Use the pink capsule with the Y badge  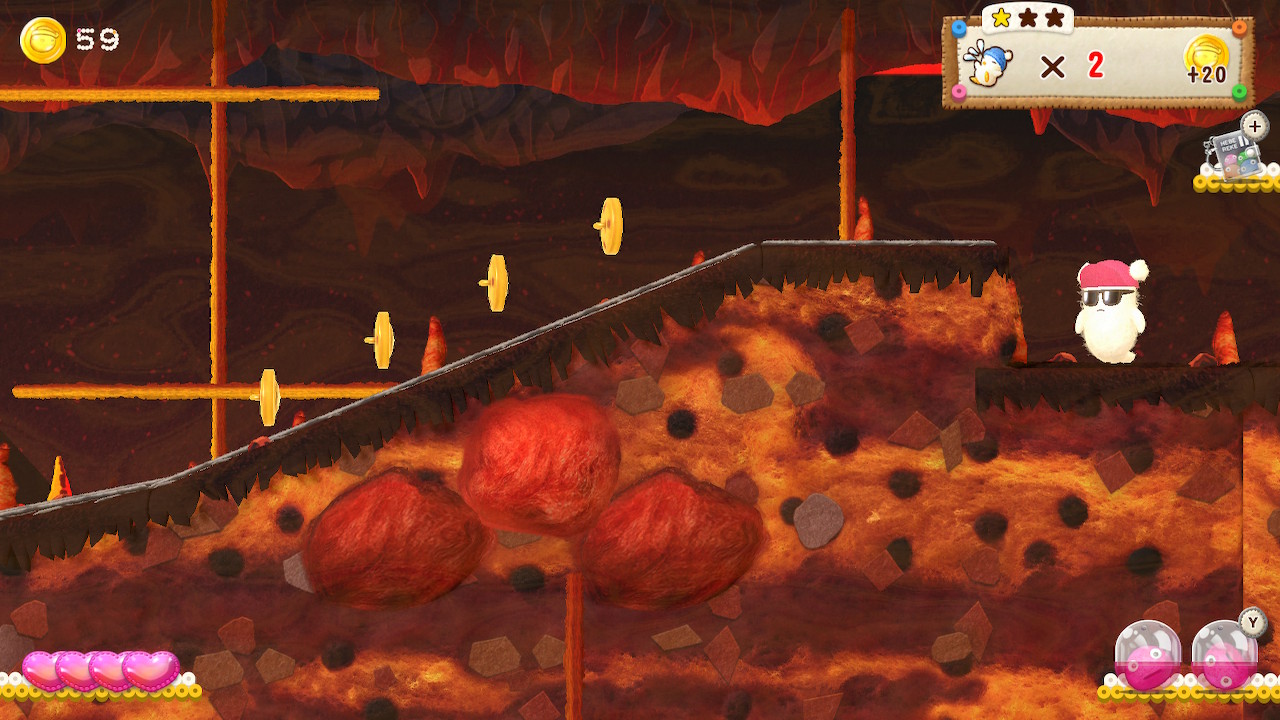(1224, 654)
